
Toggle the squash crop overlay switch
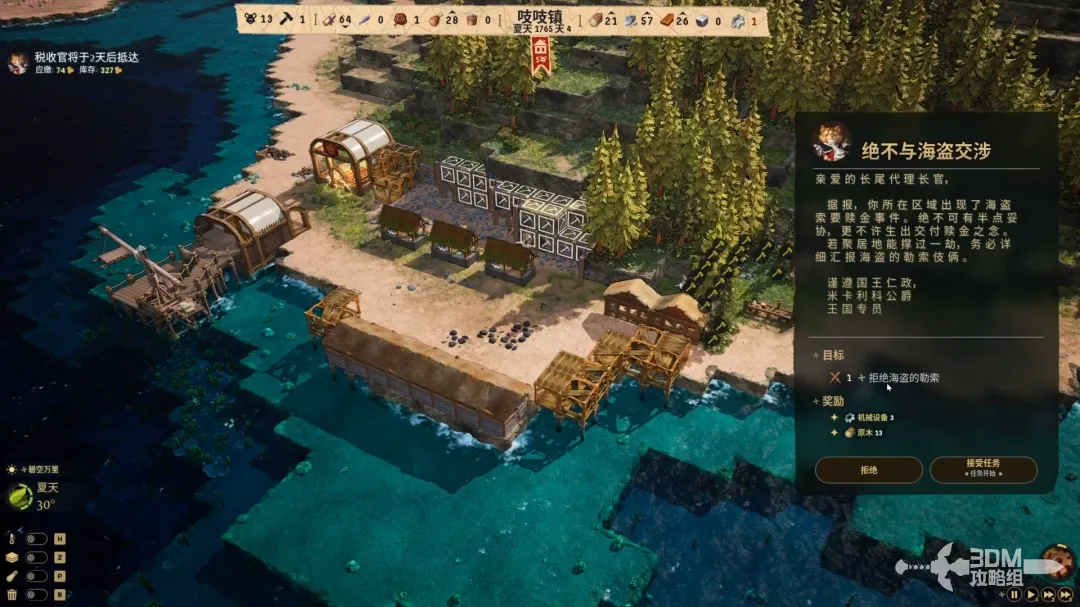37,576
